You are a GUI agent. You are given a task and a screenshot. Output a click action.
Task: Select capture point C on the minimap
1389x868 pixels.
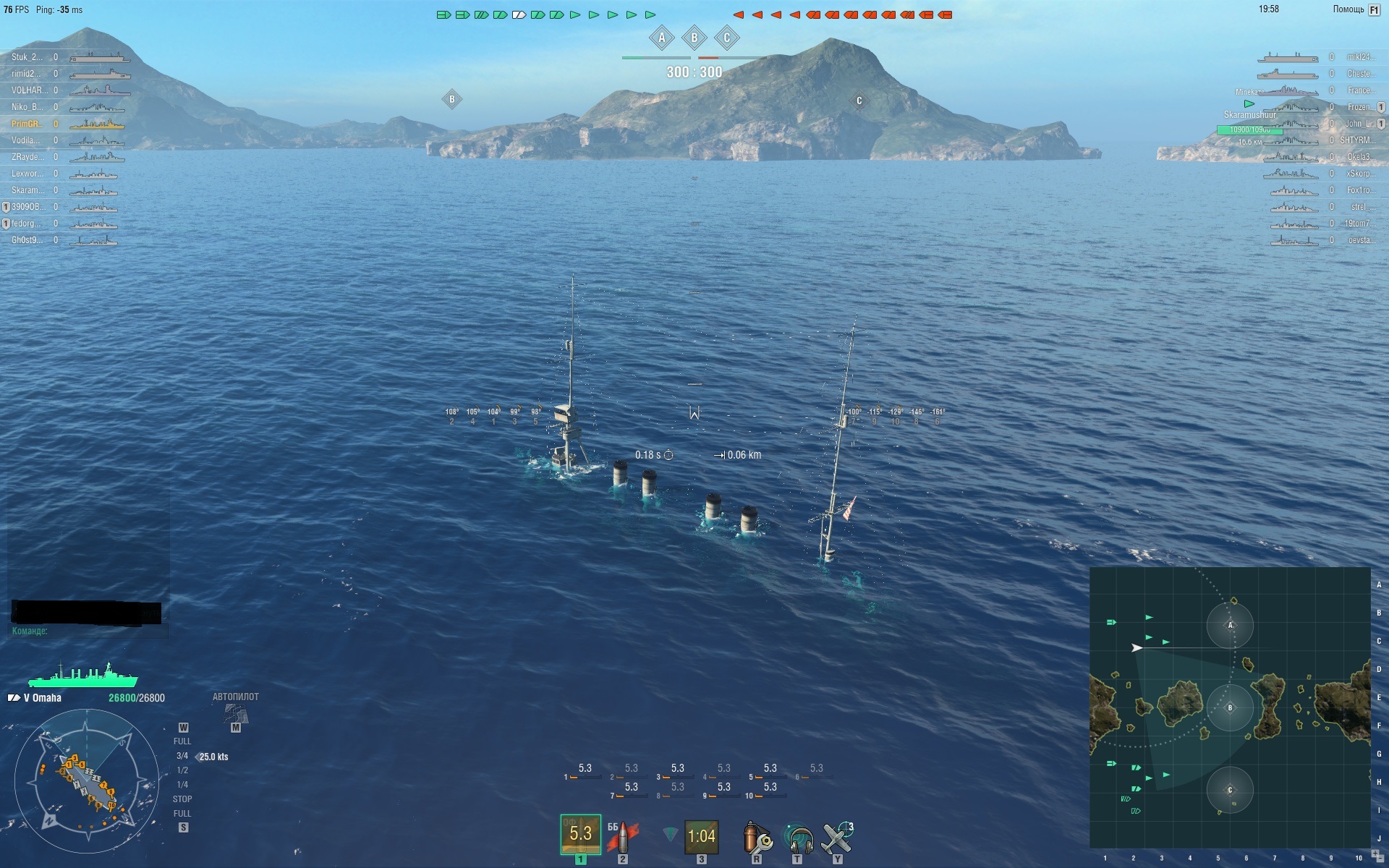tap(1230, 790)
